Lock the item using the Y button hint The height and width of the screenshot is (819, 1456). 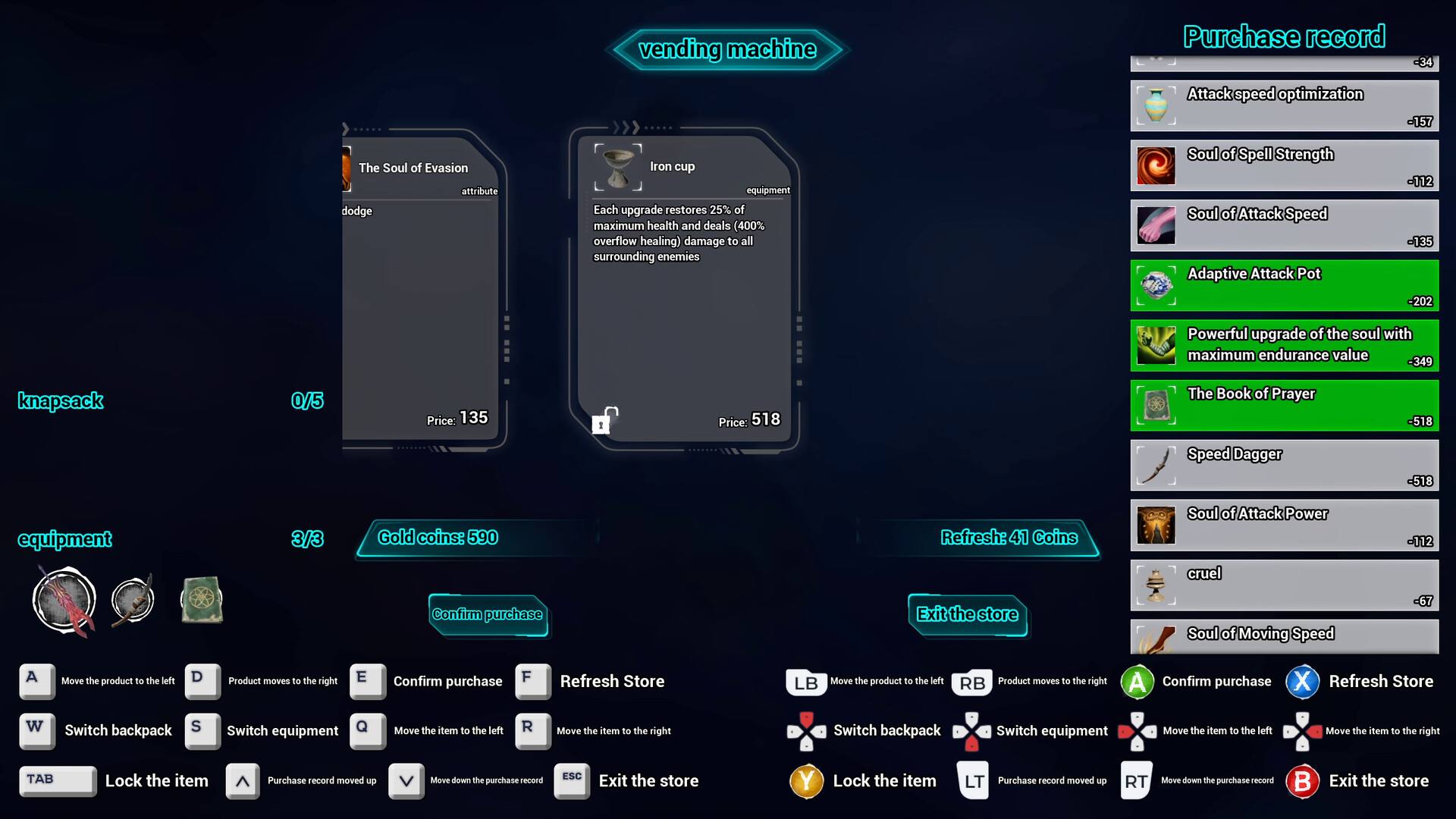(x=806, y=780)
